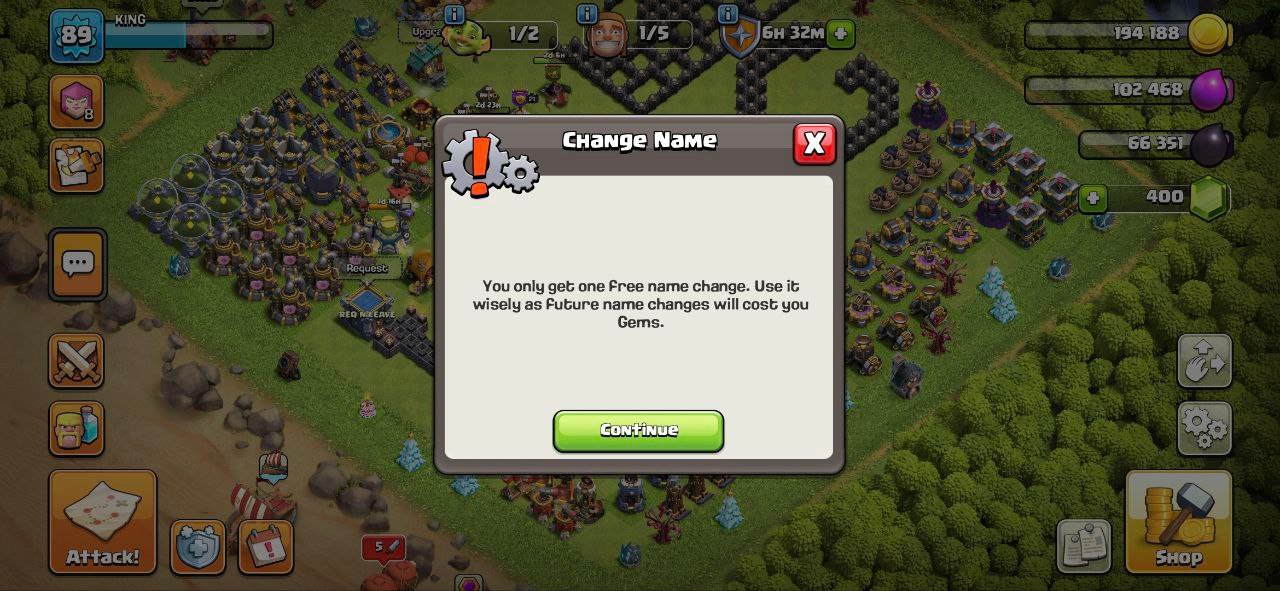Viewport: 1280px width, 591px height.
Task: Tap the level 89 experience badge
Action: [x=76, y=36]
